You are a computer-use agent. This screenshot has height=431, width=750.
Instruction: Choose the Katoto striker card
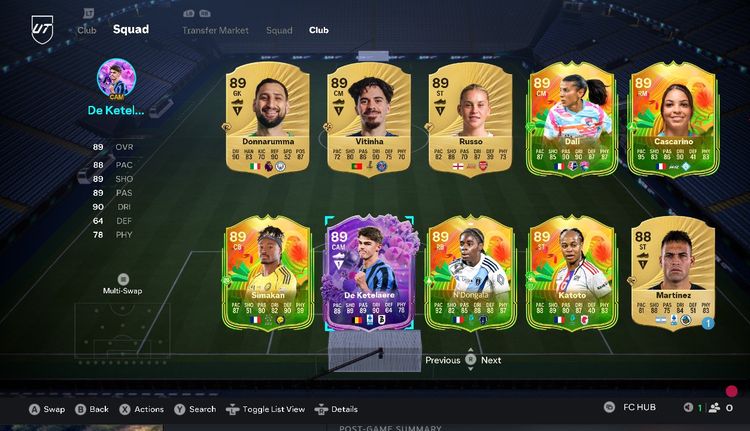[569, 272]
